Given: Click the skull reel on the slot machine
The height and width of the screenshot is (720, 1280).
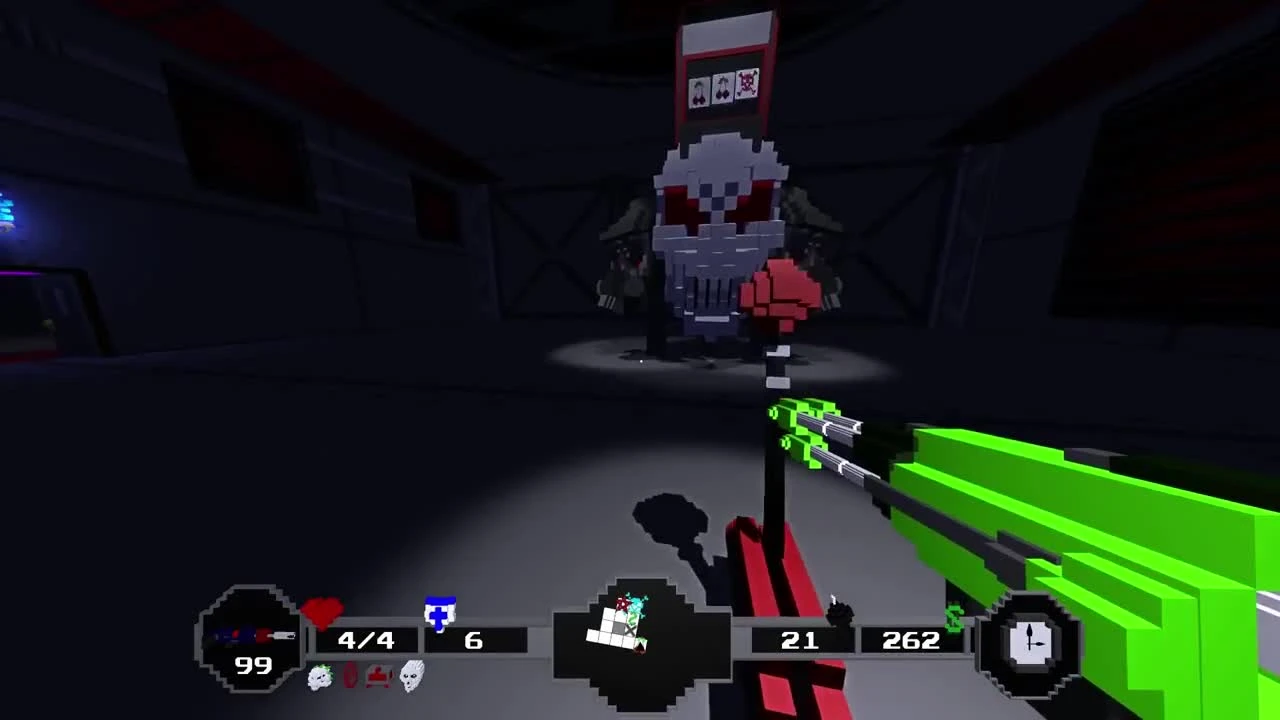Looking at the screenshot, I should point(747,82).
